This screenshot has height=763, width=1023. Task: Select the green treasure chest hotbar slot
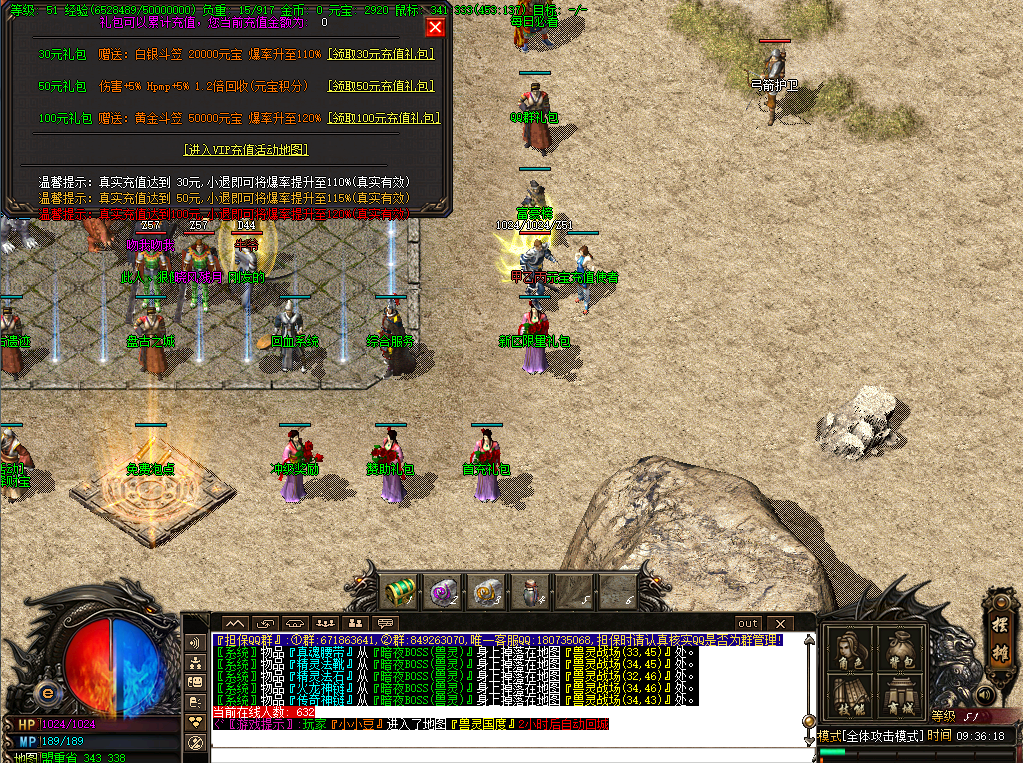pos(401,592)
